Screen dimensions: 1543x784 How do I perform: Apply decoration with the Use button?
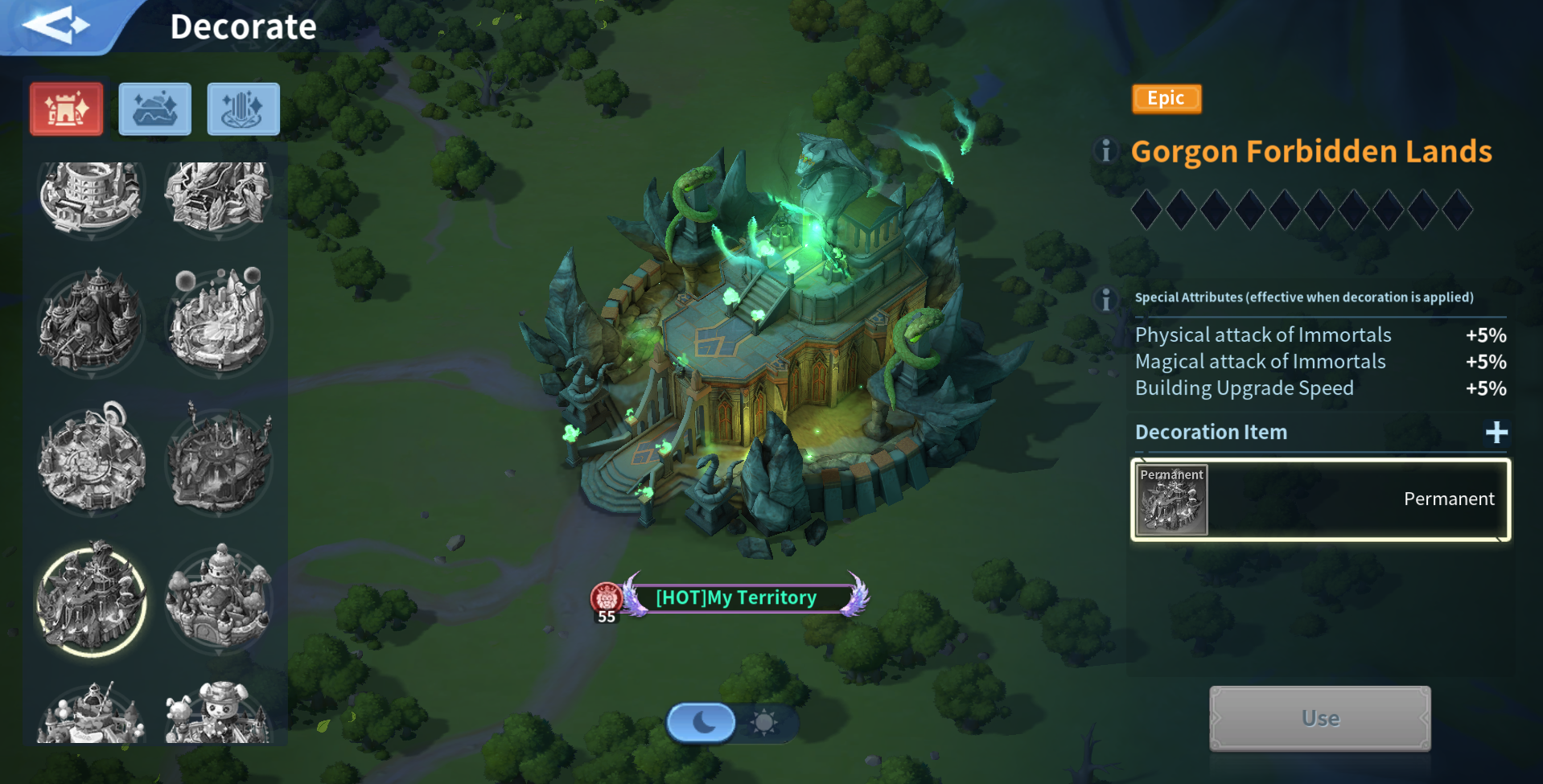(x=1319, y=718)
